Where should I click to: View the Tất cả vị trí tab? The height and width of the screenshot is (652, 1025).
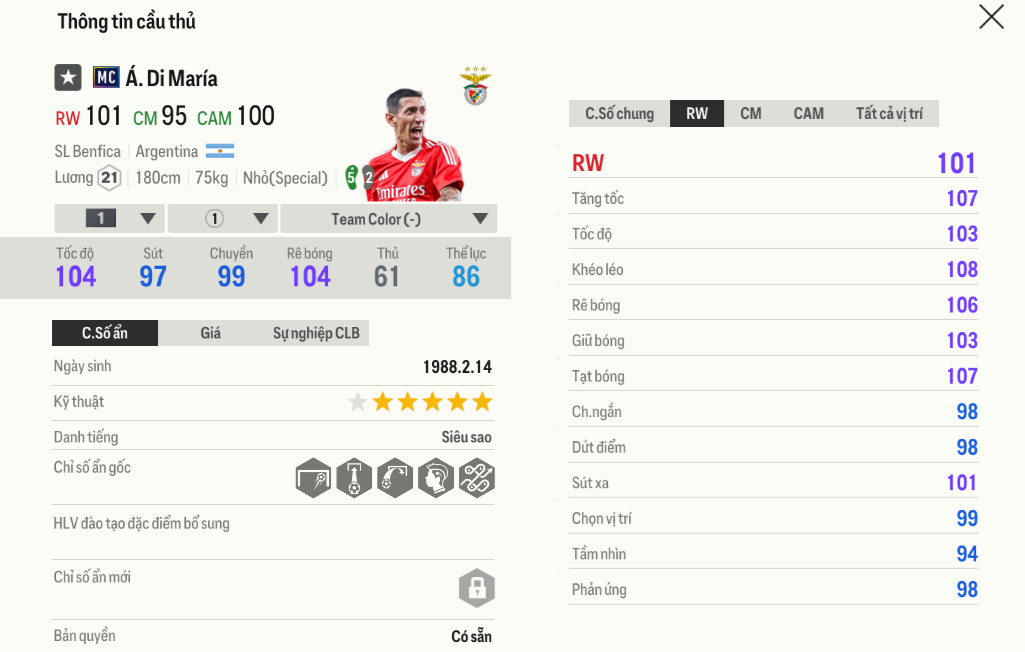click(889, 113)
